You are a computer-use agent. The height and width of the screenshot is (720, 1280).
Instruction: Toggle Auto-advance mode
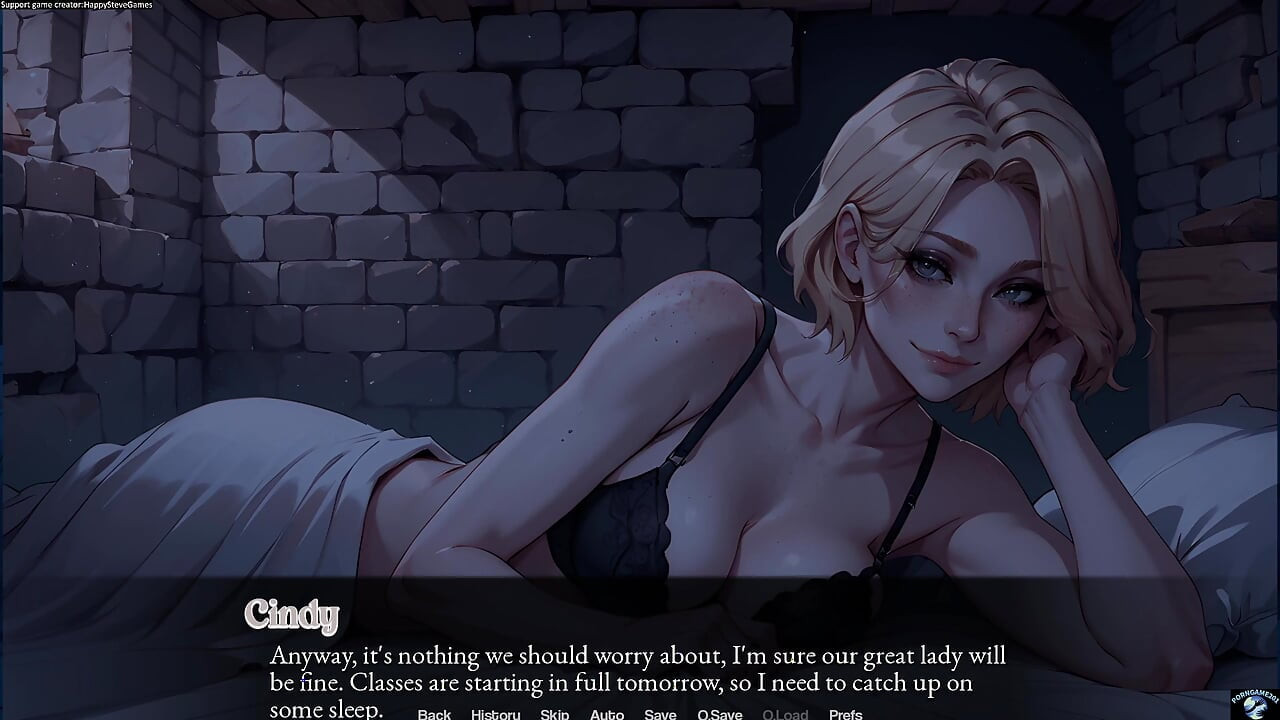point(607,714)
